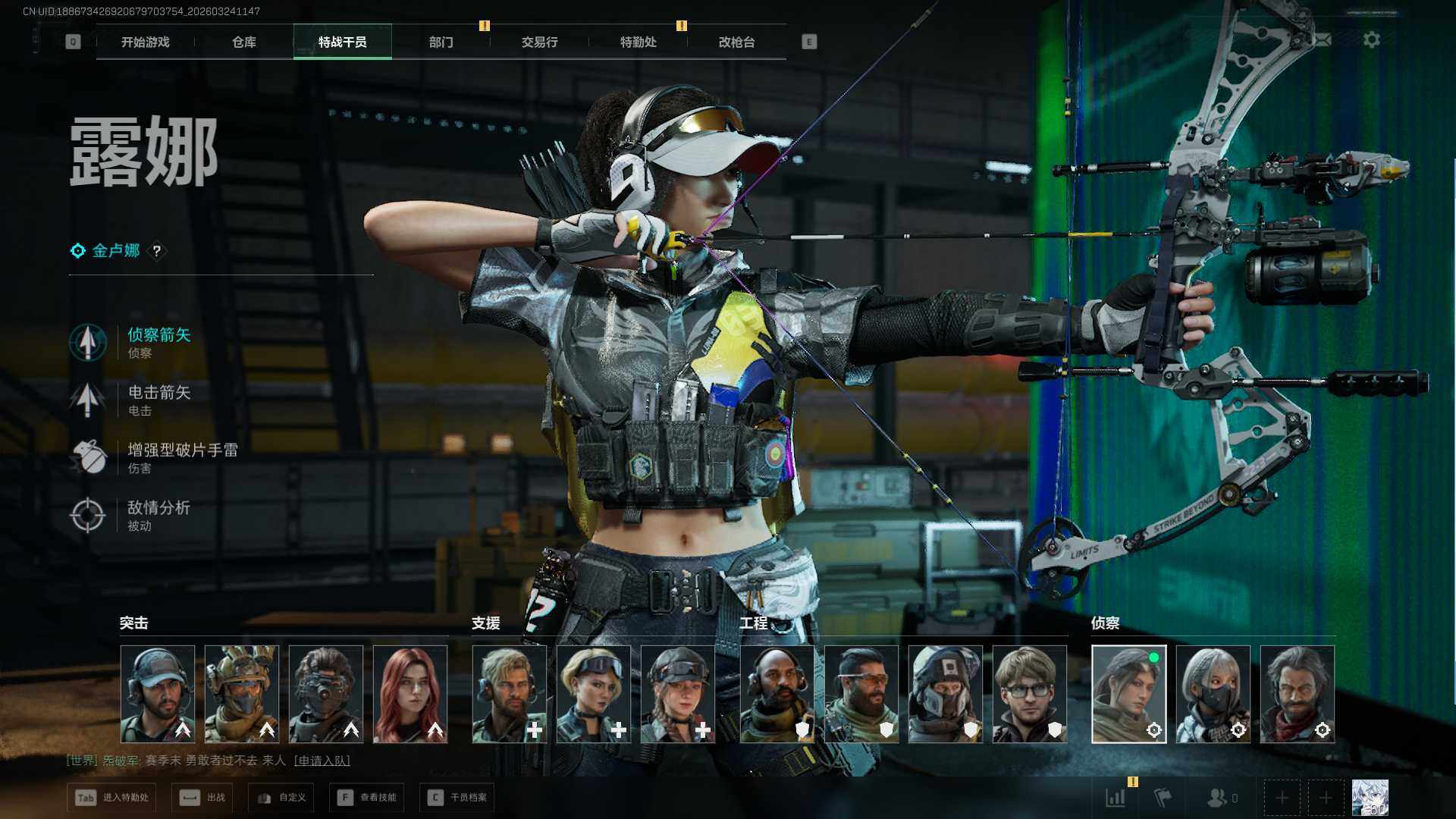The height and width of the screenshot is (819, 1456).
Task: Open the gear settings icon
Action: click(1372, 39)
